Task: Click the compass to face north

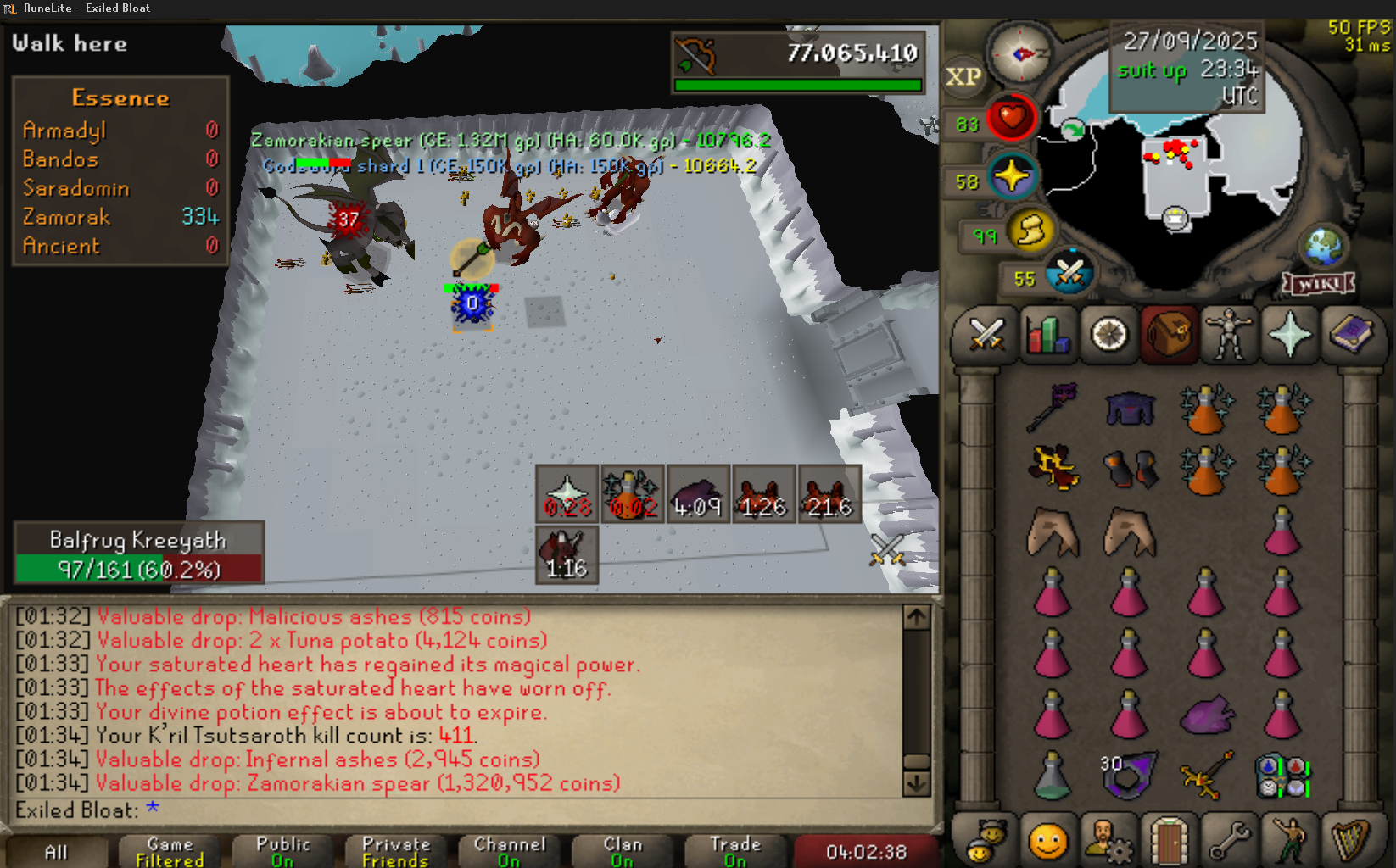Action: (1020, 54)
